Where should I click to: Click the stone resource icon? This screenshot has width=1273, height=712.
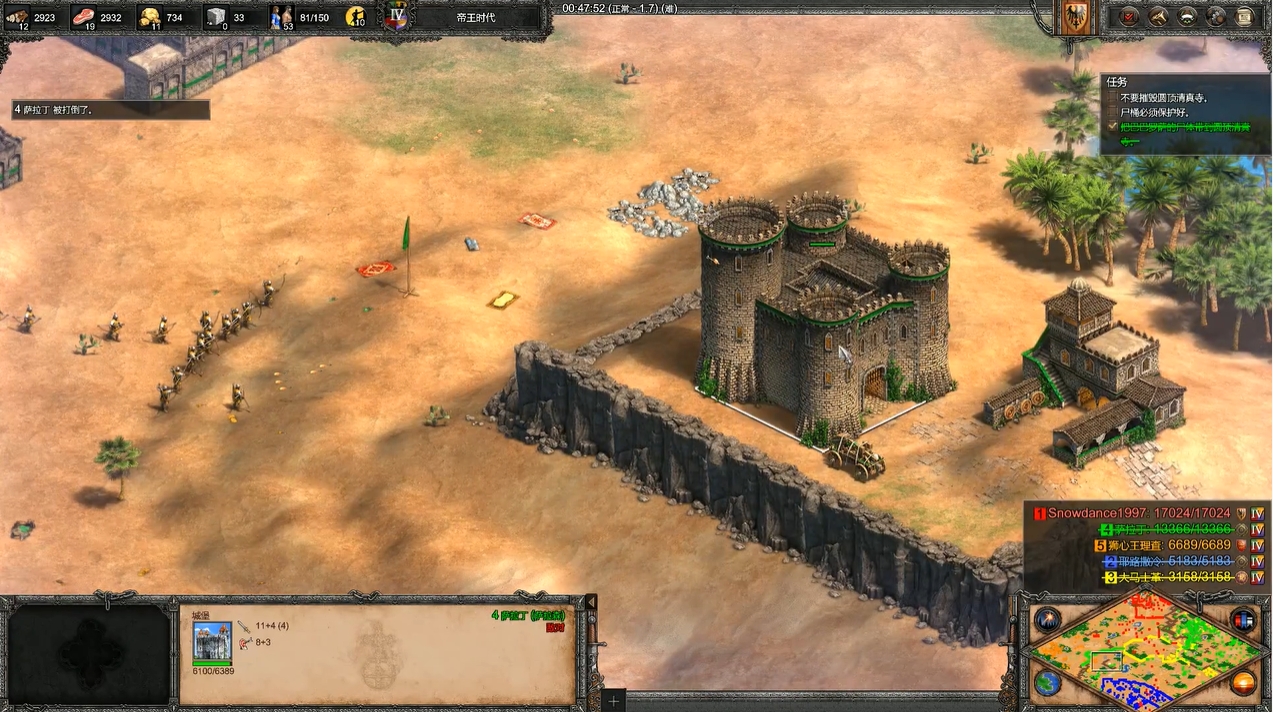point(215,16)
